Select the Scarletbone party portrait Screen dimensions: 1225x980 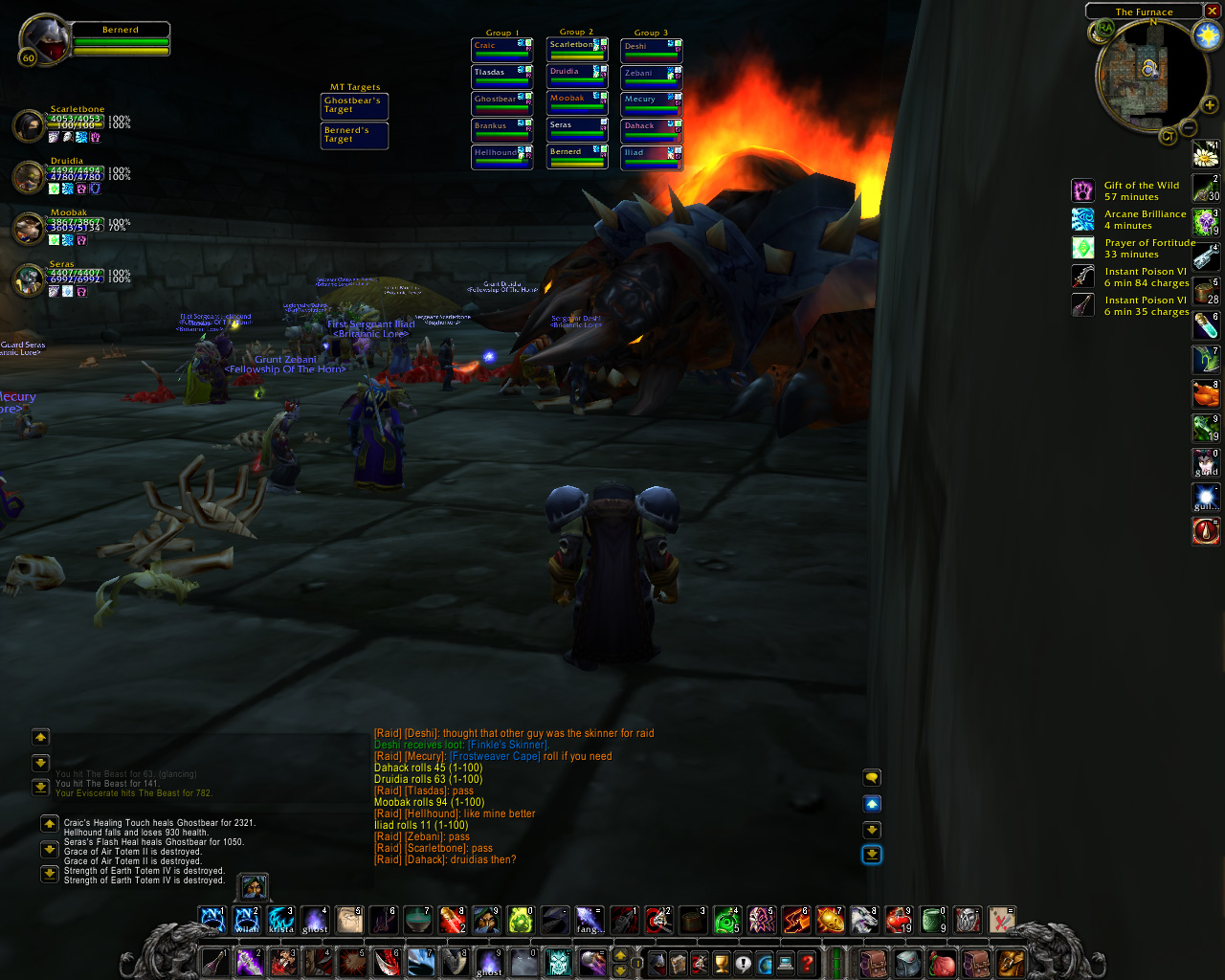(x=29, y=125)
